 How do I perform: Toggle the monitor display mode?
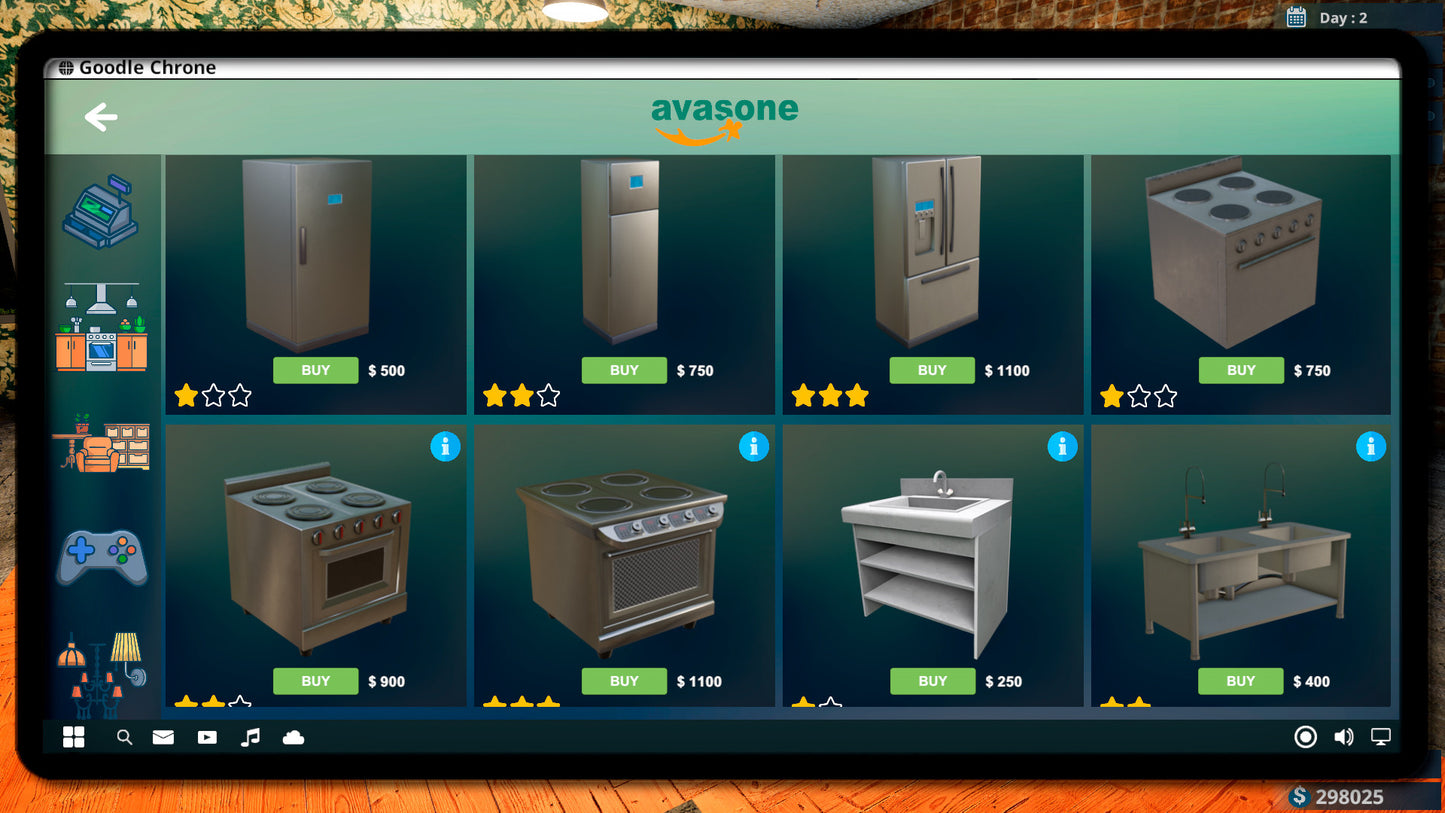tap(1381, 737)
